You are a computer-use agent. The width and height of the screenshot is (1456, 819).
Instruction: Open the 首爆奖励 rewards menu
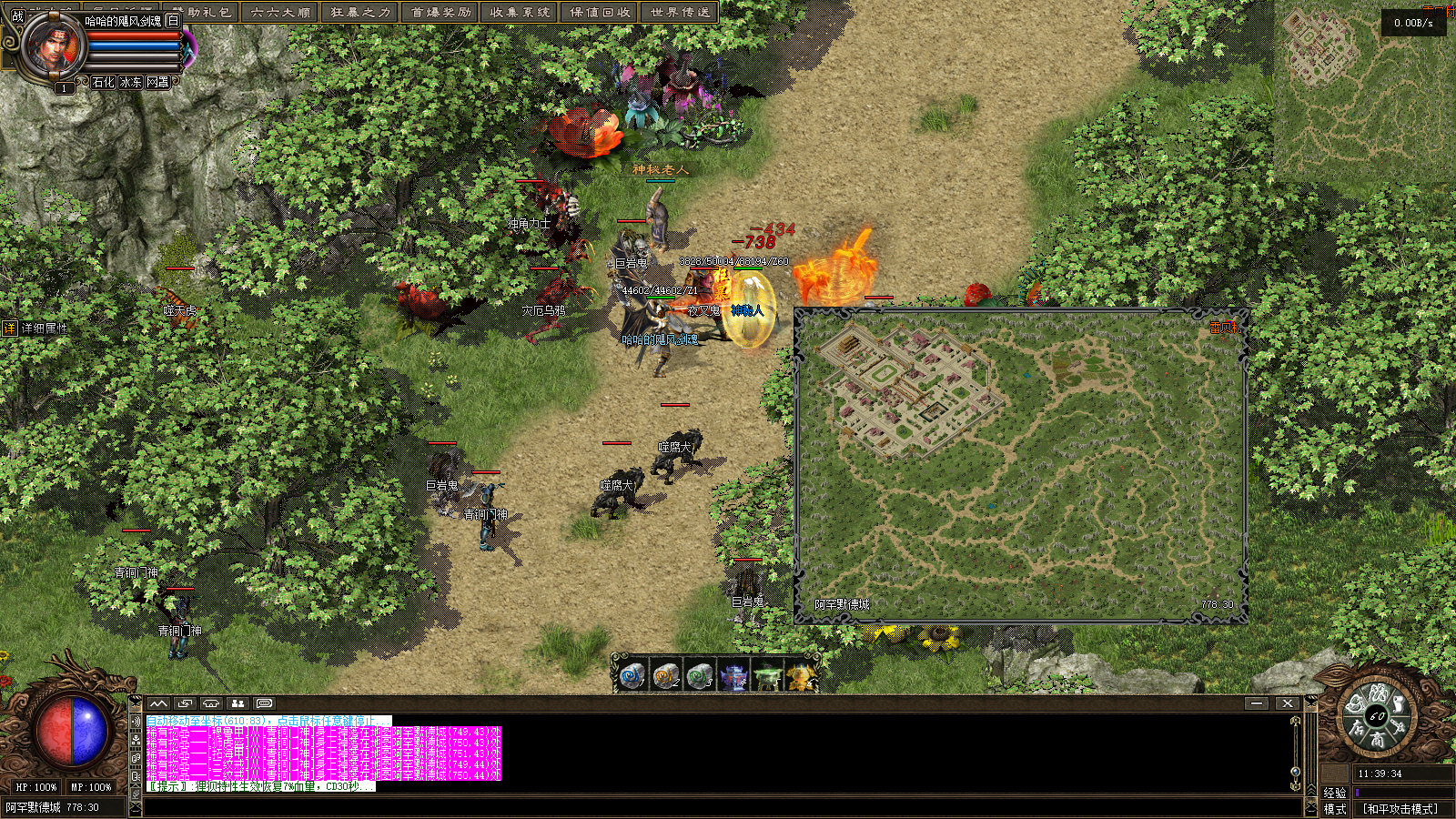click(441, 12)
